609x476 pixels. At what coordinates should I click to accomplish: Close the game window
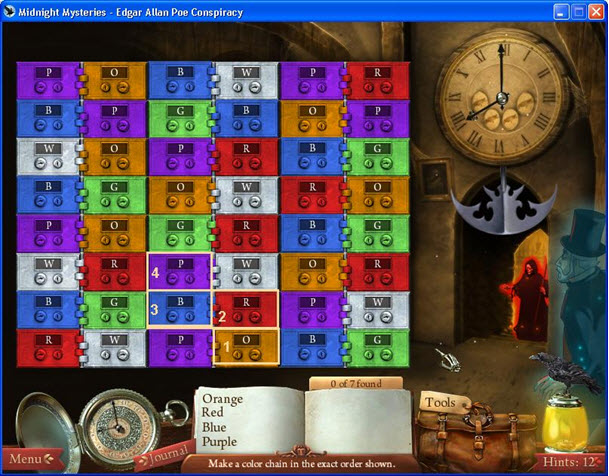click(595, 10)
